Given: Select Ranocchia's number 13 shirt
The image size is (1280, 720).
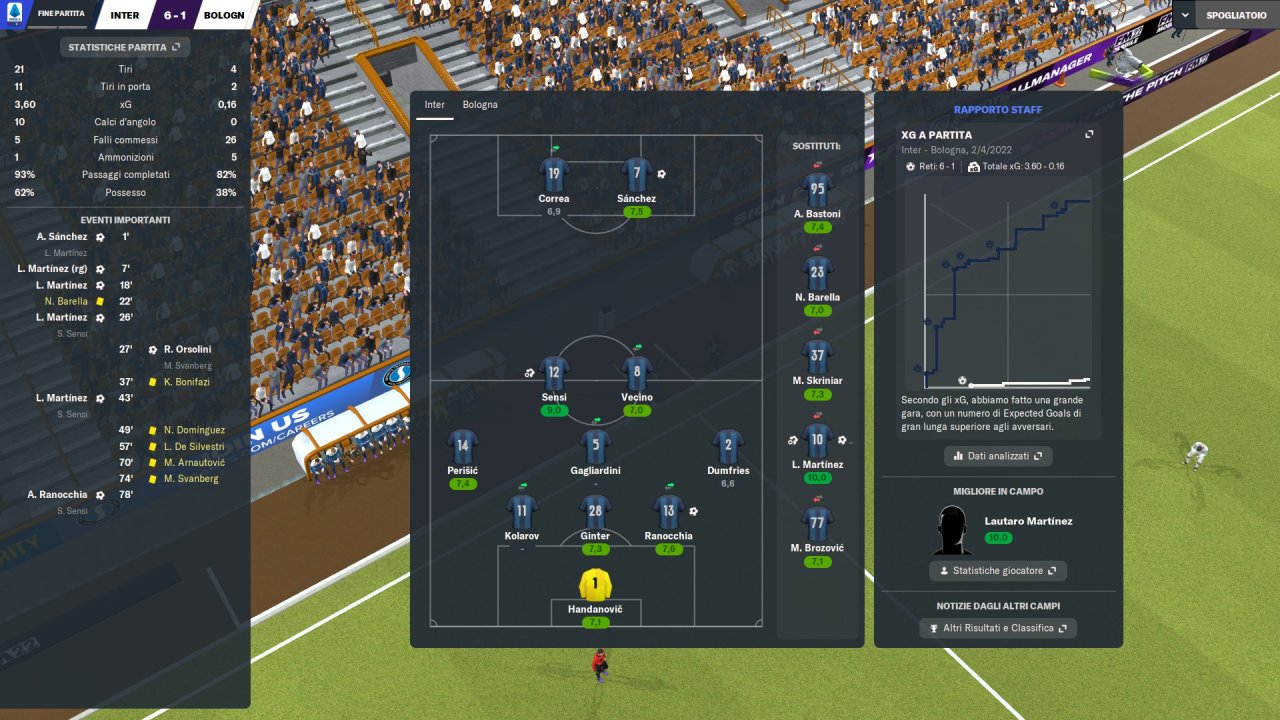Looking at the screenshot, I should [668, 511].
